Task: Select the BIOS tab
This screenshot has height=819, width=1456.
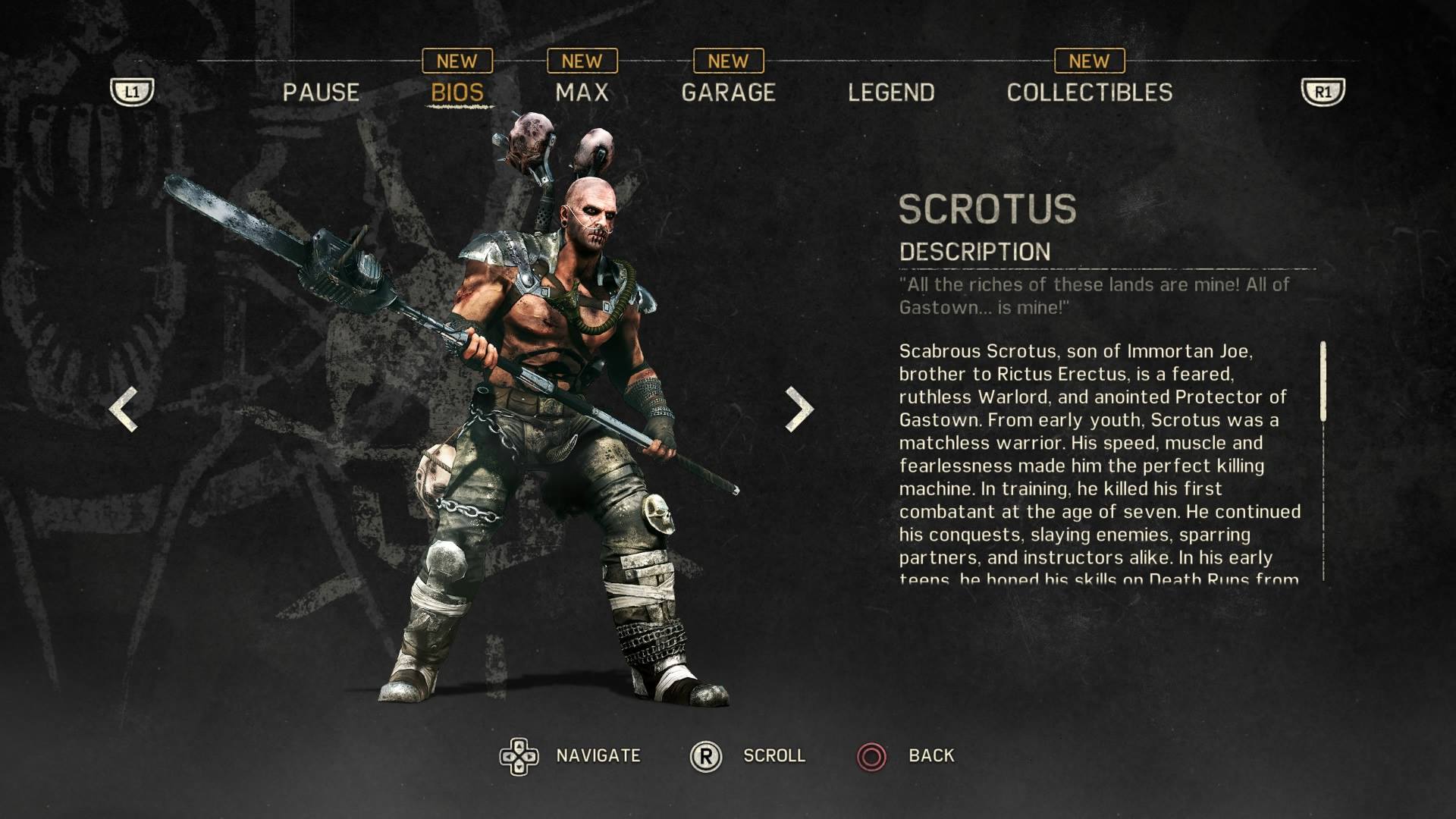Action: pos(457,93)
